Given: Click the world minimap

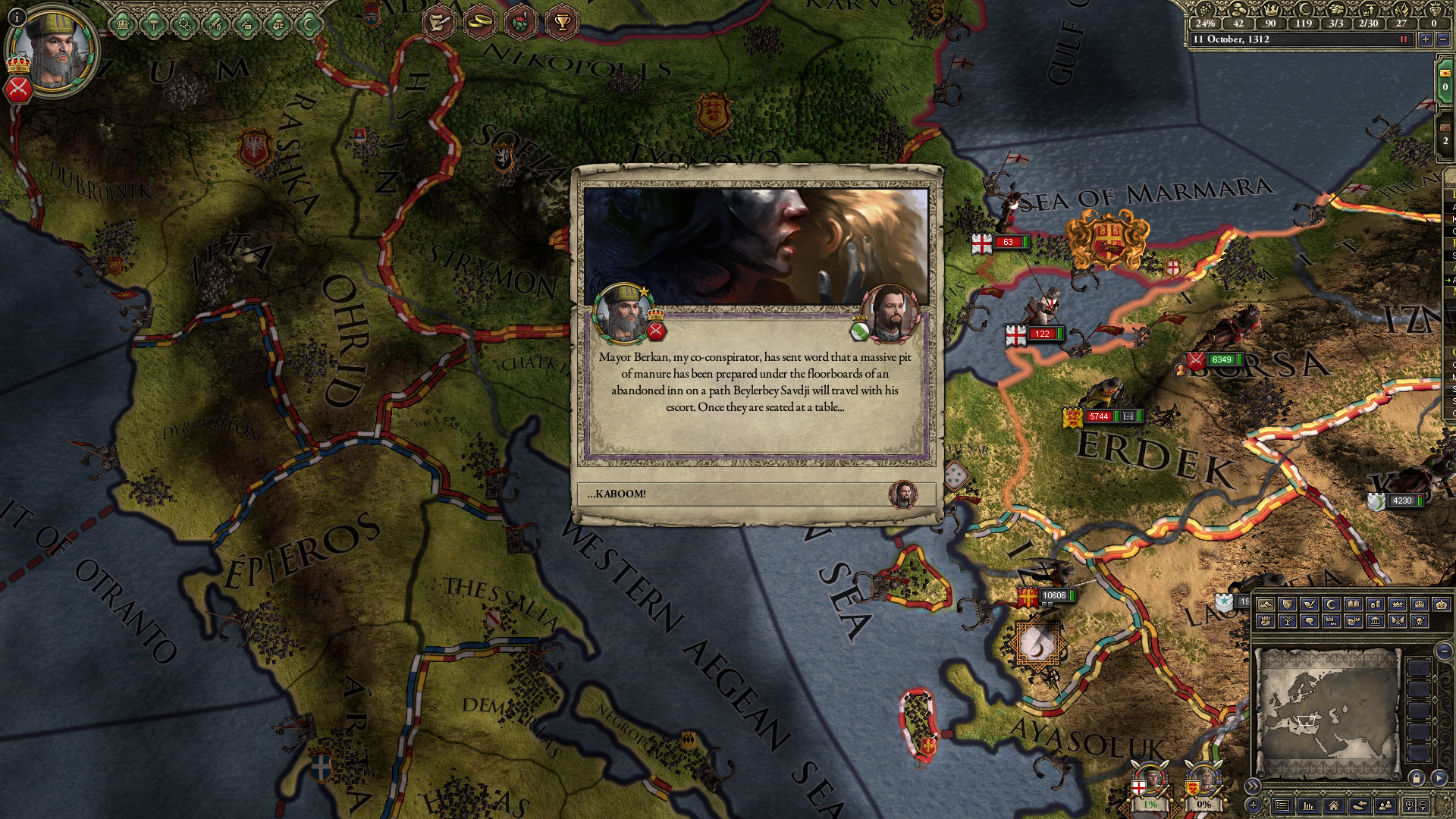Looking at the screenshot, I should point(1327,713).
